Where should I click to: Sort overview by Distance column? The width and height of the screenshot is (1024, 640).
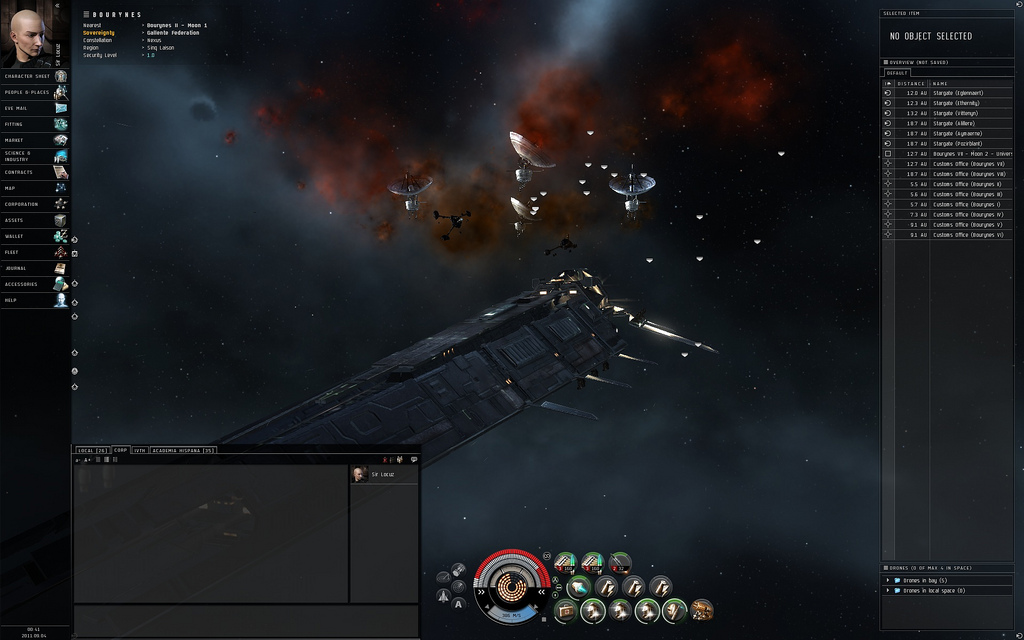(911, 83)
